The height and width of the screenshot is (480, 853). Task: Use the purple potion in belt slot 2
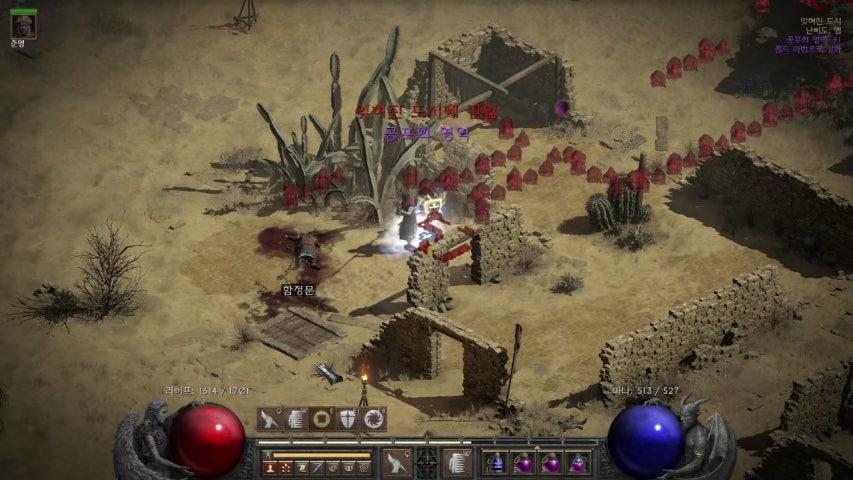524,463
